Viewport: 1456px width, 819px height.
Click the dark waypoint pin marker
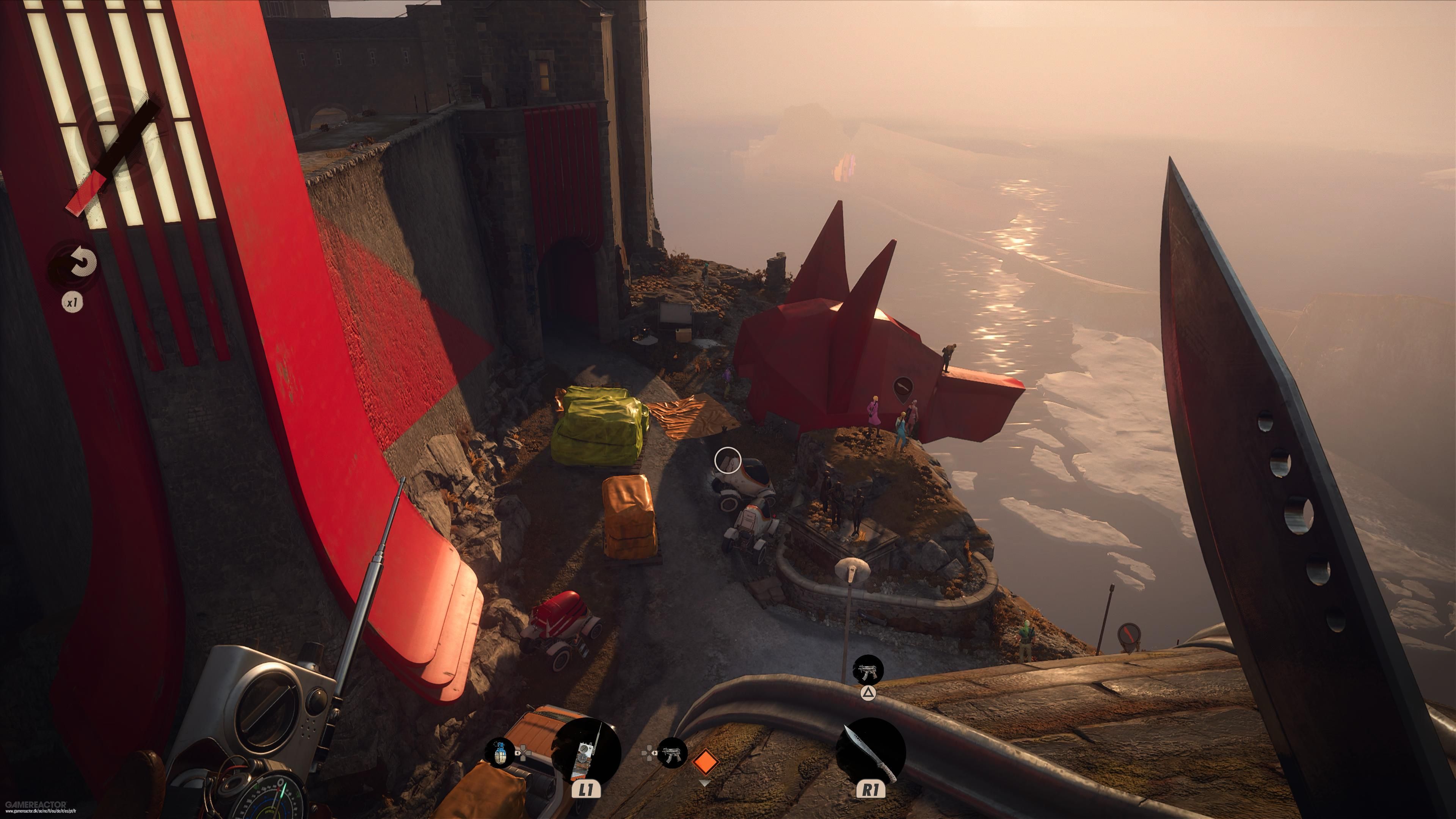(x=903, y=389)
